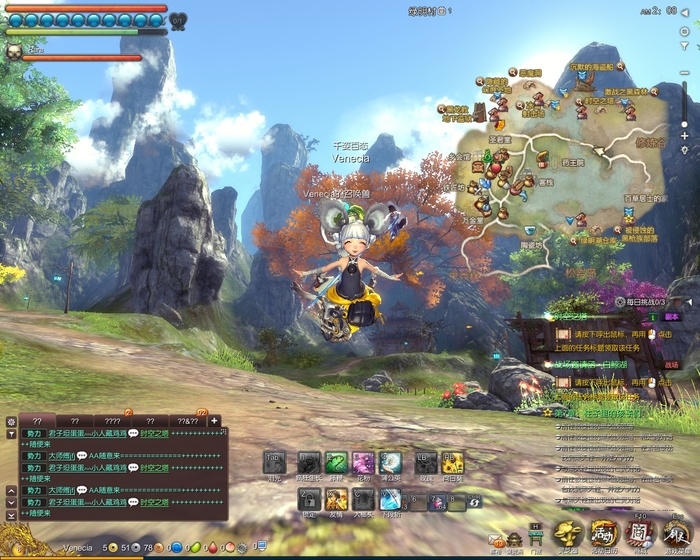Use the purple flower pollen skill
This screenshot has height=560, width=700.
click(363, 463)
